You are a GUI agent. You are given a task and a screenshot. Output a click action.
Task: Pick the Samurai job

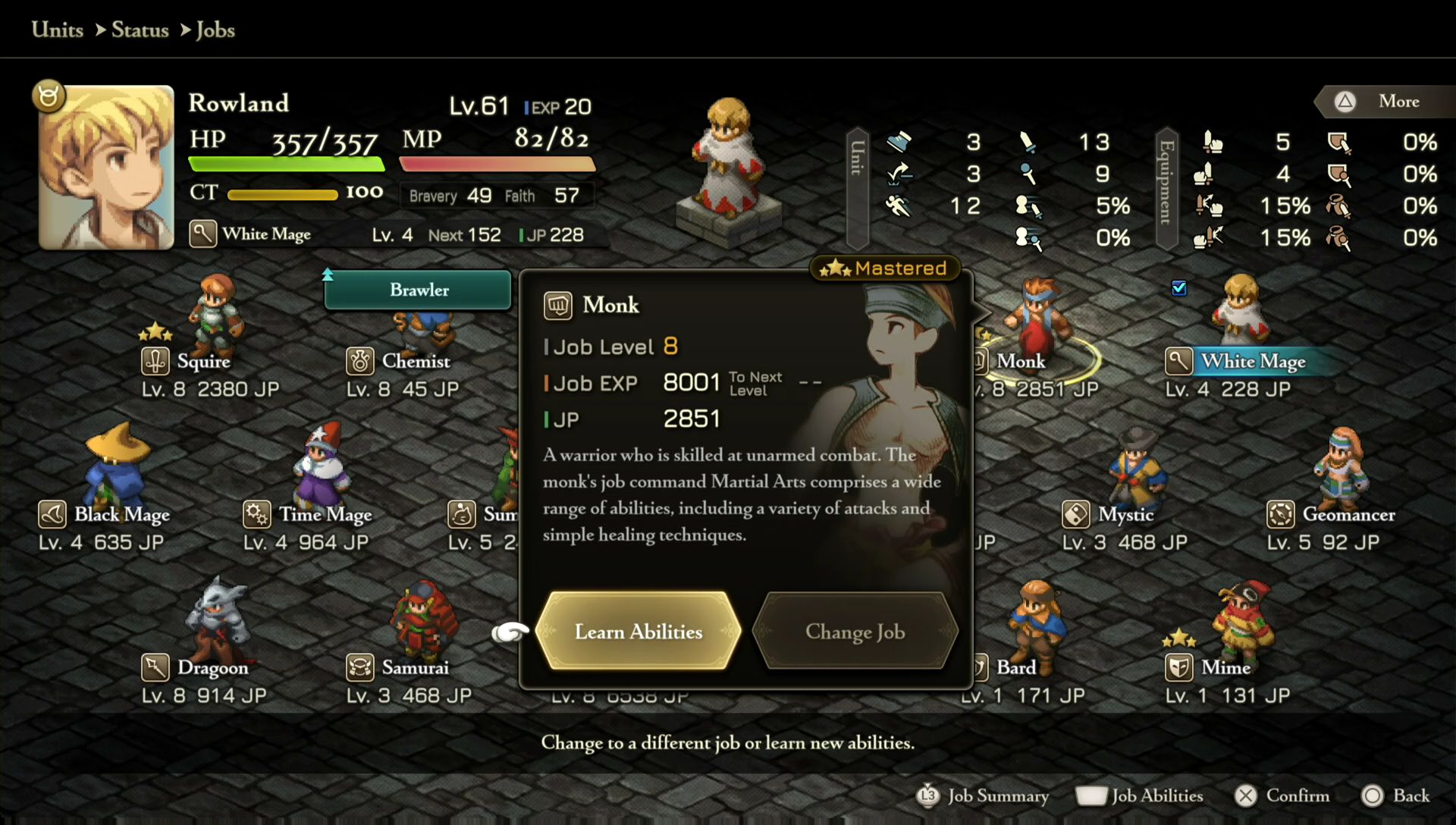(414, 667)
